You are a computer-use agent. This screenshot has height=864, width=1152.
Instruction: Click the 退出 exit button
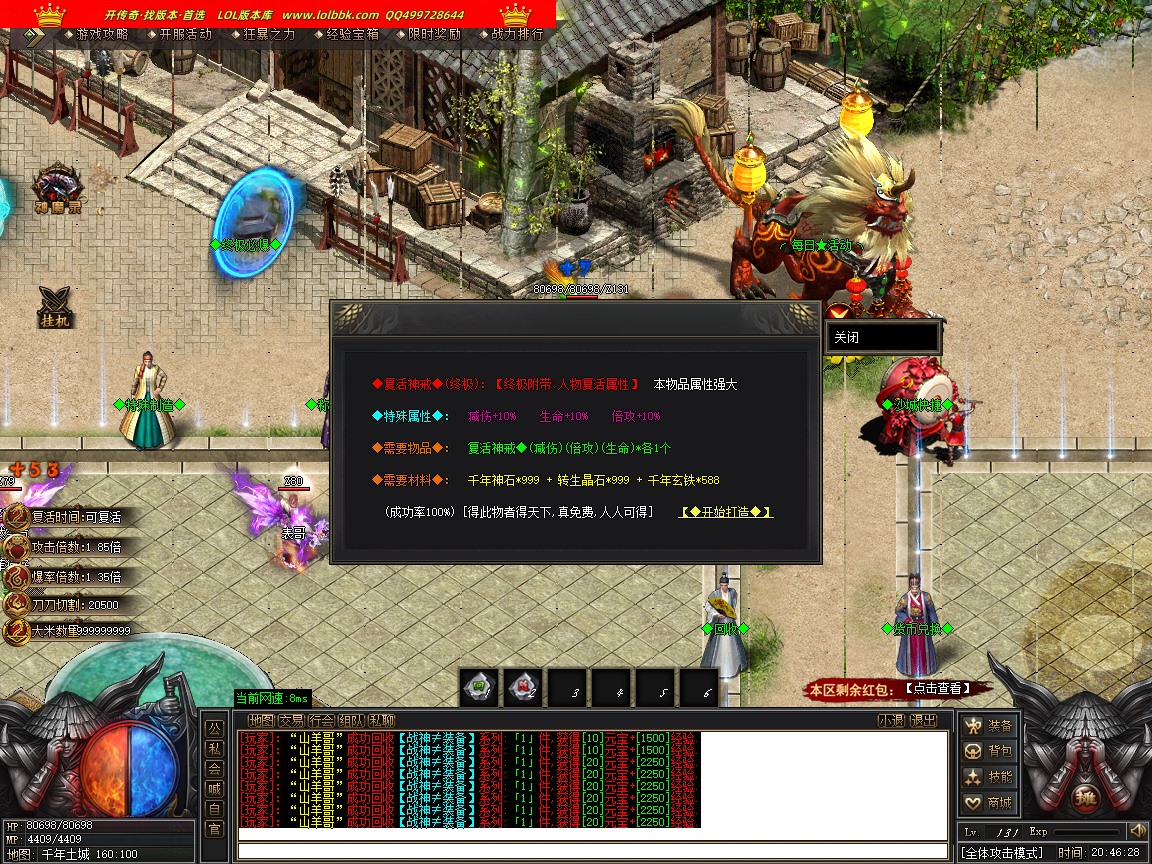[923, 720]
